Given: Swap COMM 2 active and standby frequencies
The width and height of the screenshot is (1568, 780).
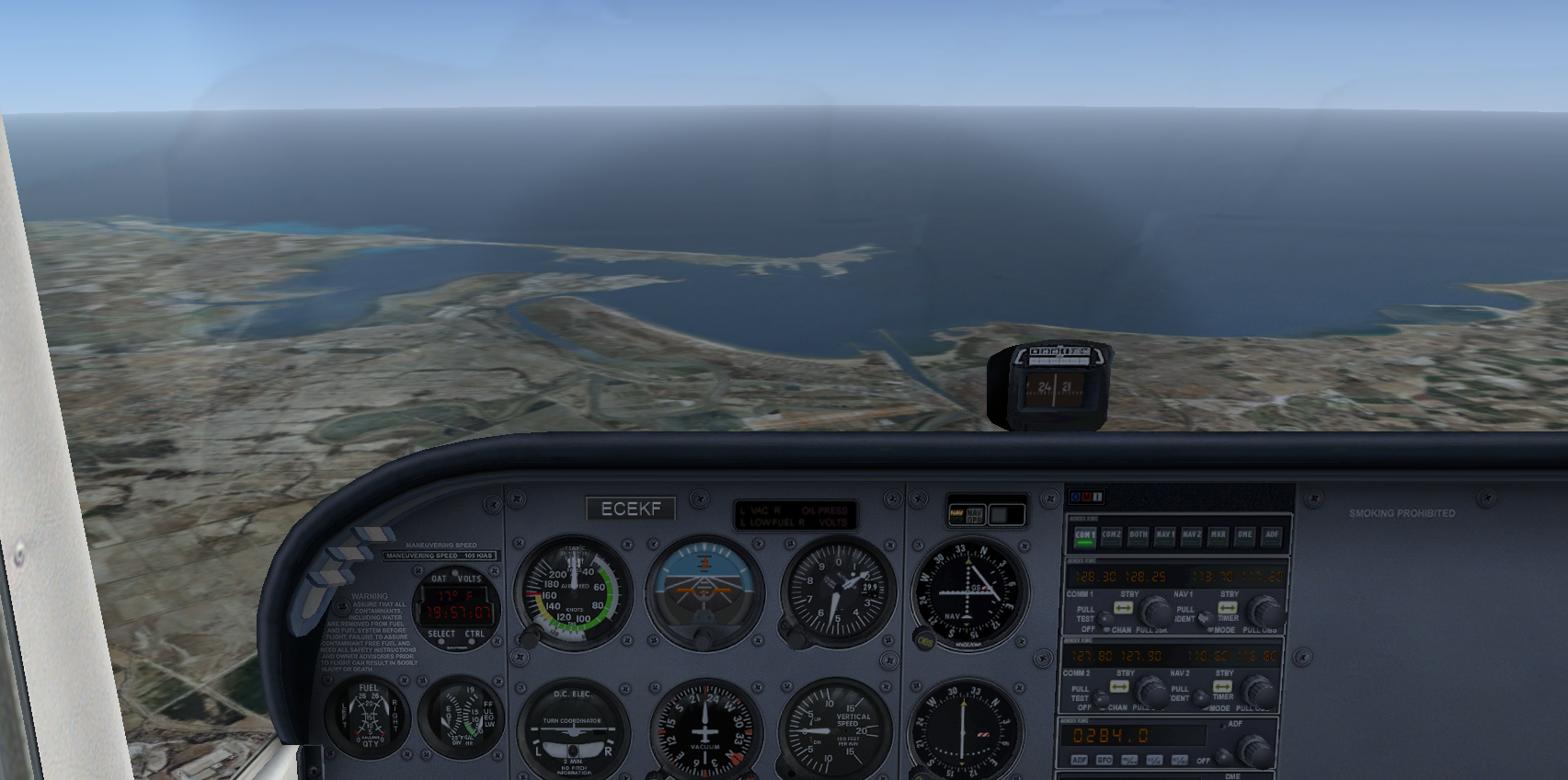Looking at the screenshot, I should pyautogui.click(x=1119, y=687).
